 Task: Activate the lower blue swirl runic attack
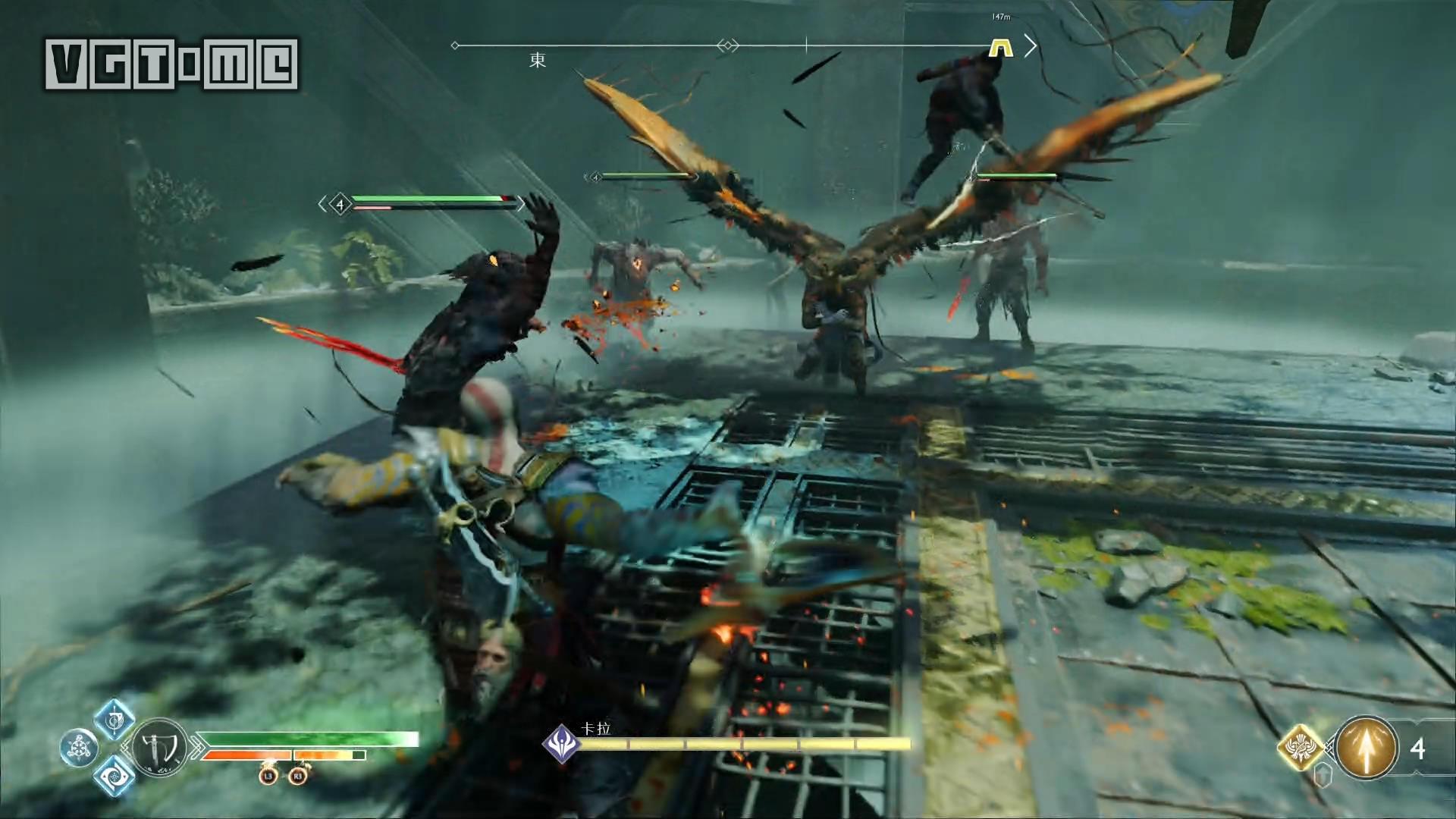click(115, 775)
